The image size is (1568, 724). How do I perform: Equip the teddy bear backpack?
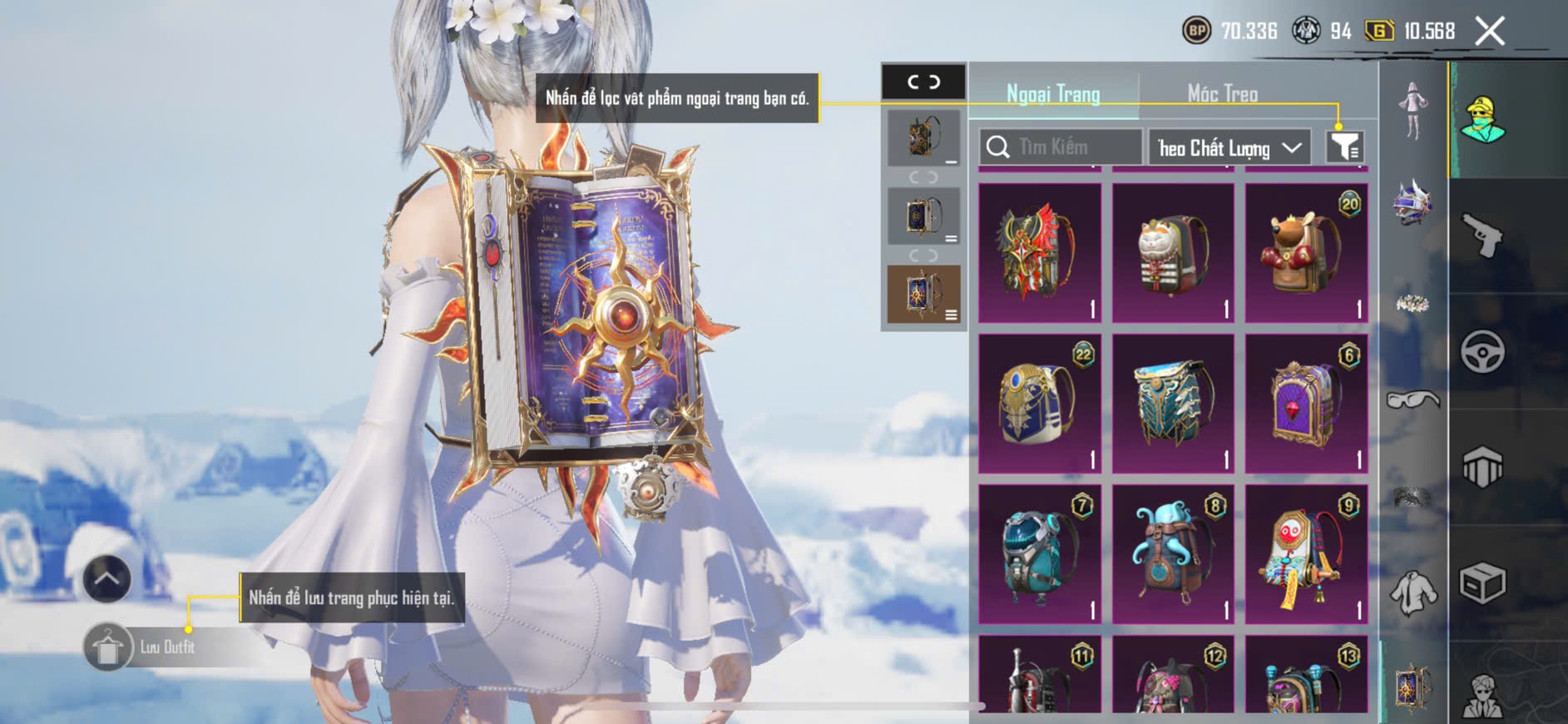click(x=1306, y=253)
